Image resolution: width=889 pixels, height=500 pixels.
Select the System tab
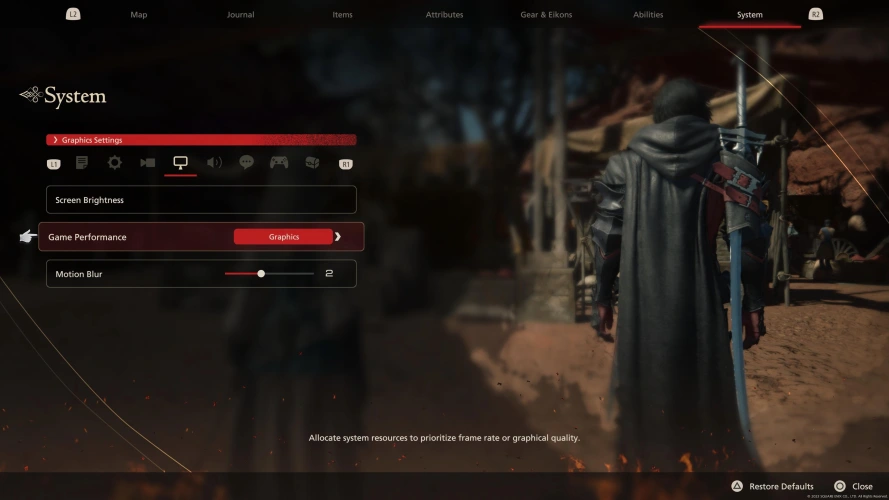[x=749, y=15]
